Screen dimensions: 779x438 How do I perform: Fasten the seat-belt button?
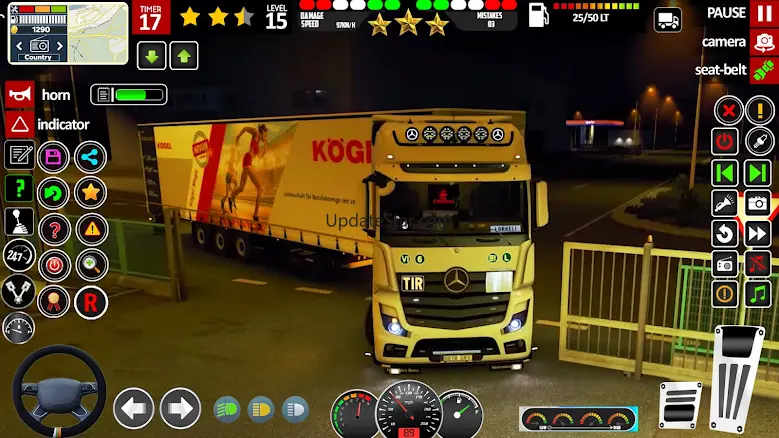763,70
